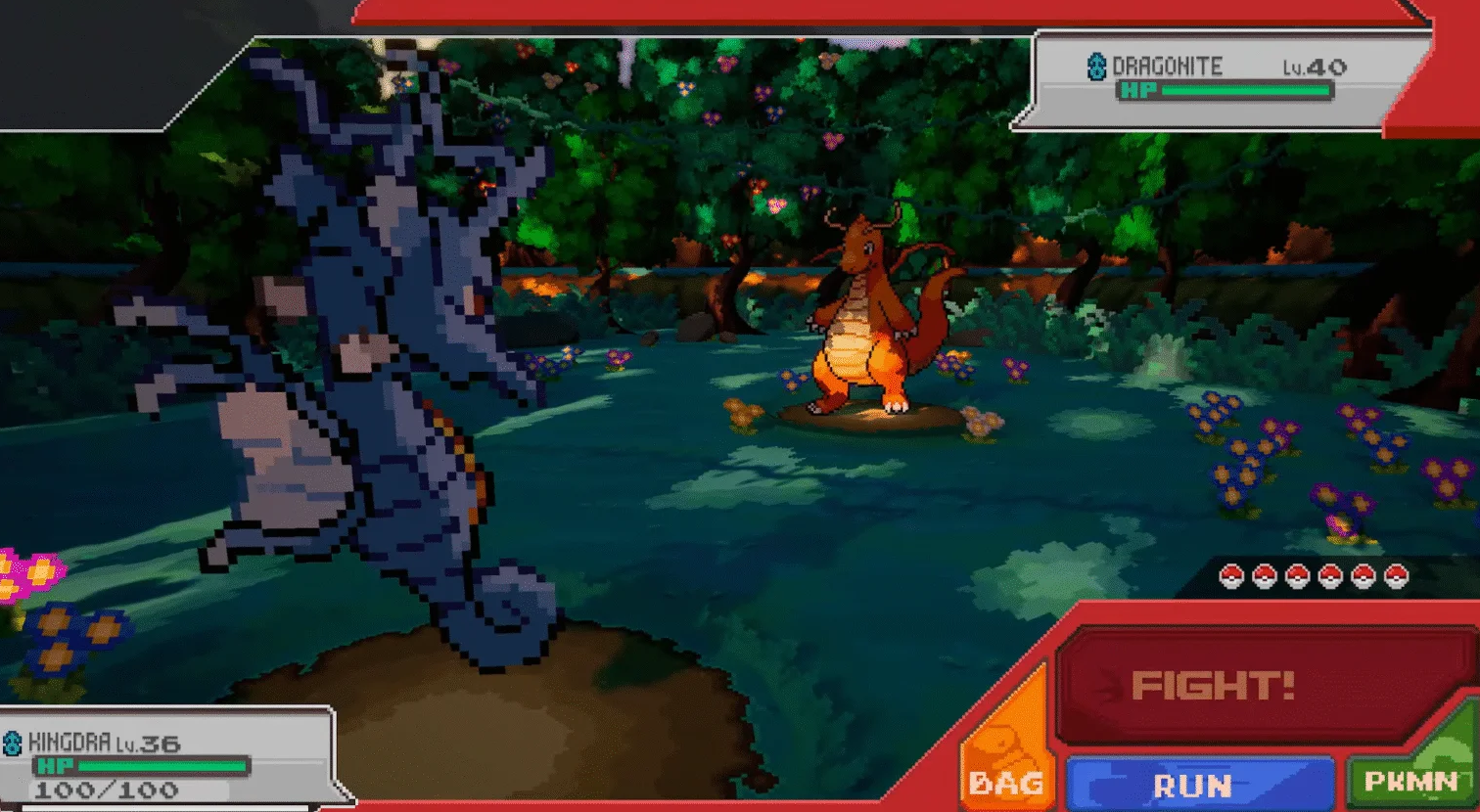Click the first Poké Ball party icon
1480x812 pixels.
[1230, 576]
